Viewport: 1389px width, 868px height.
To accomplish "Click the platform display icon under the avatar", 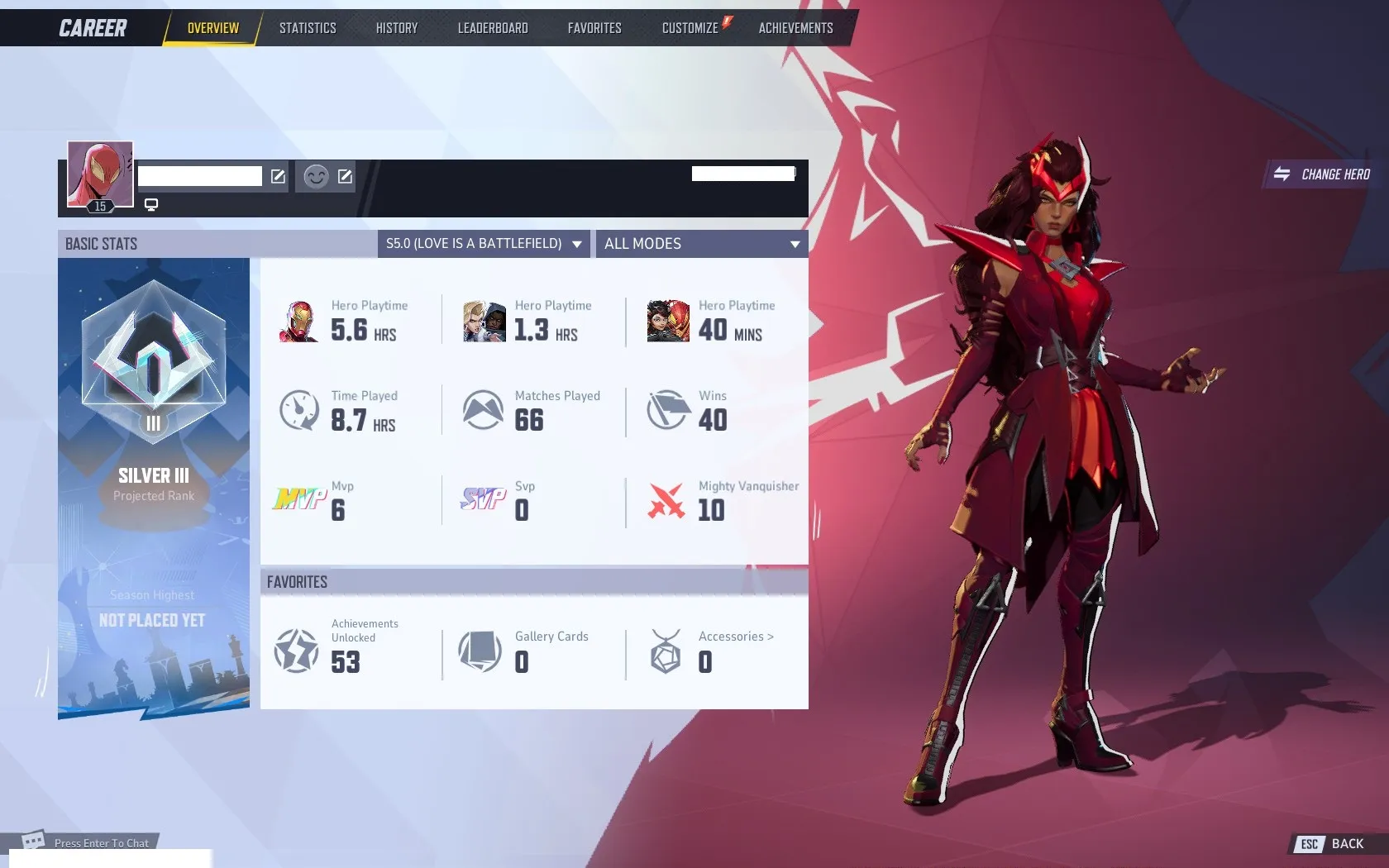I will pos(151,203).
